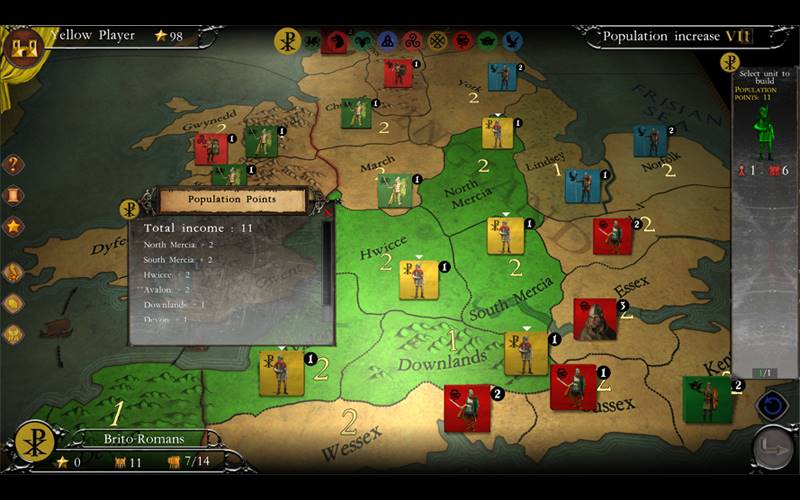Image resolution: width=800 pixels, height=500 pixels.
Task: Select the yellow knot-cross faction icon
Action: click(x=437, y=41)
